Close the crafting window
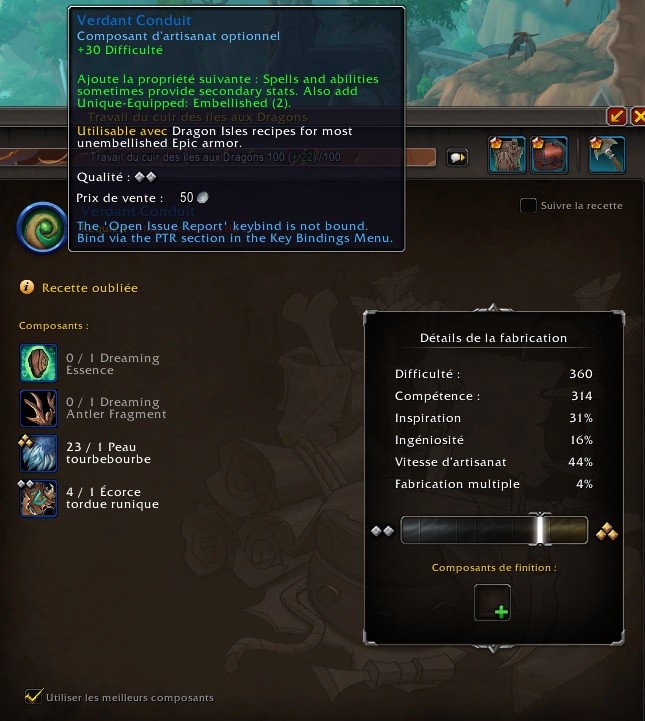 (636, 117)
